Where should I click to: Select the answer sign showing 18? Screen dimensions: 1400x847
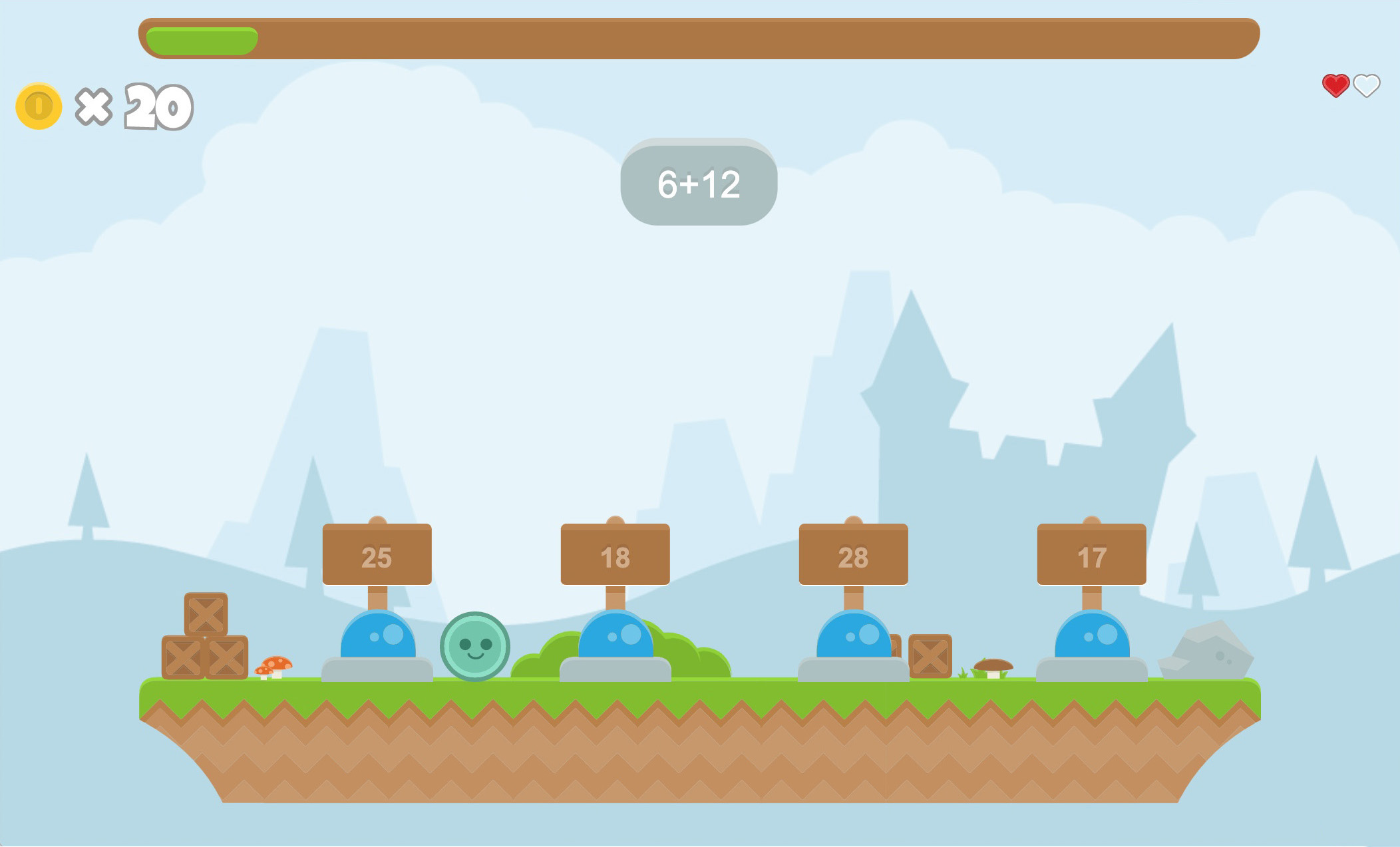point(615,556)
